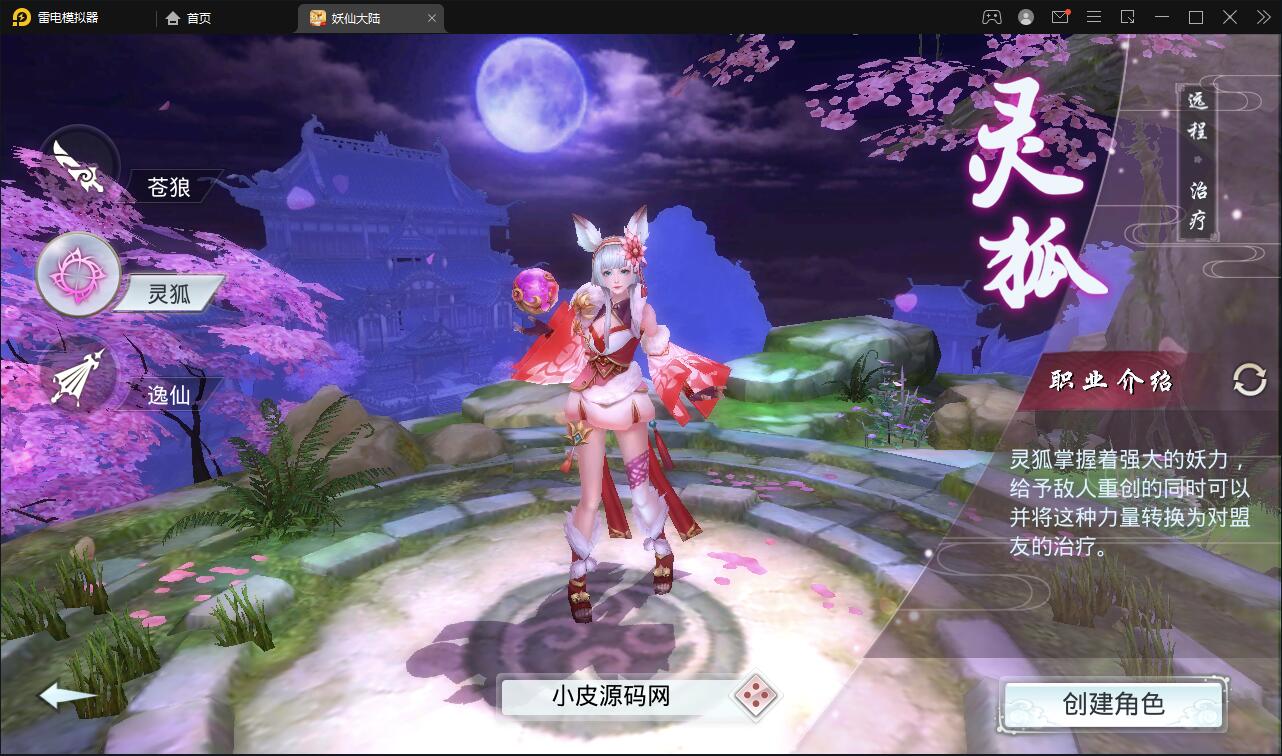Select the 妖仙大陆 game tab
The height and width of the screenshot is (756, 1282).
[x=360, y=17]
